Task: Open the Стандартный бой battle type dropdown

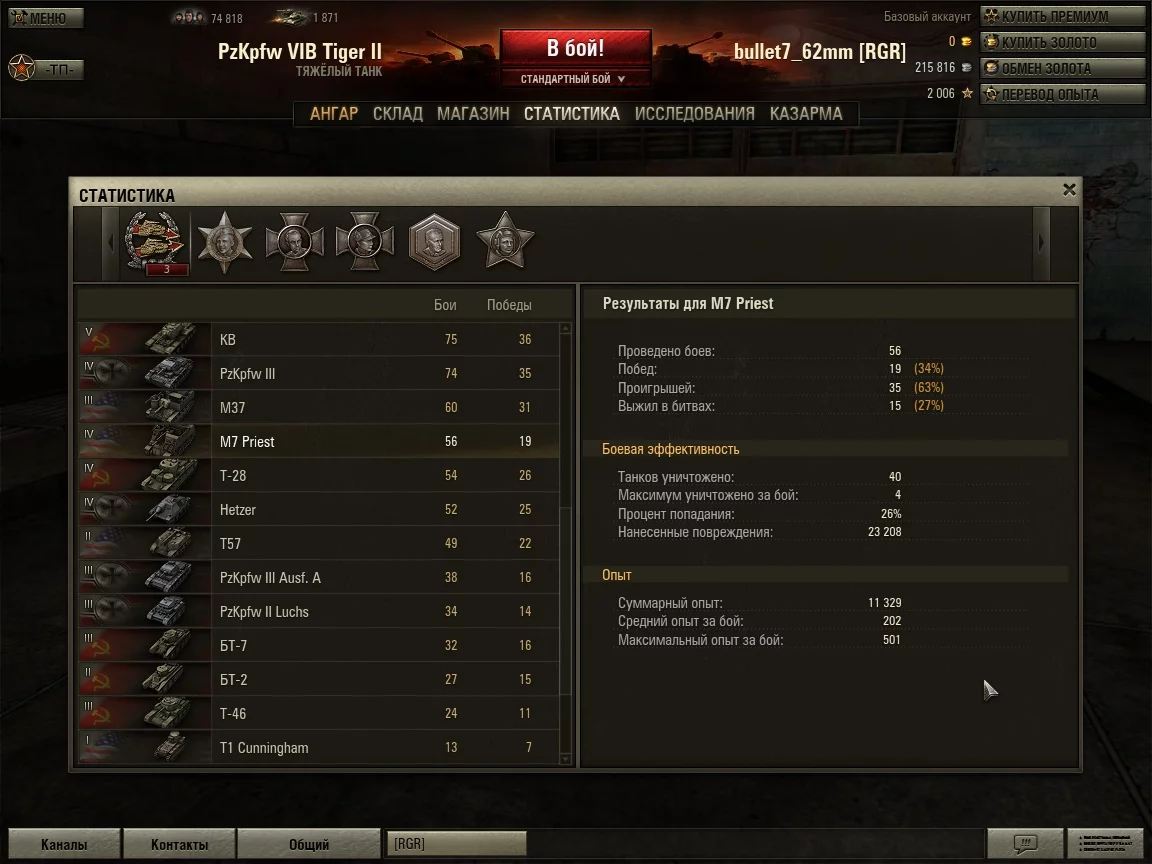Action: point(574,79)
